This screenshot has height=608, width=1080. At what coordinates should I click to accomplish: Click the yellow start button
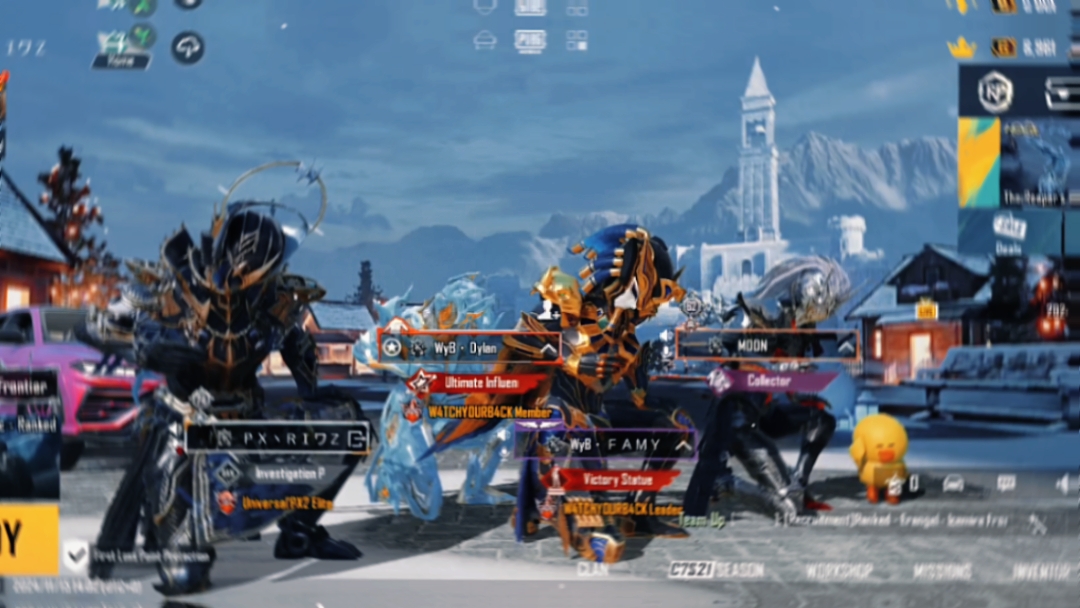click(x=28, y=540)
